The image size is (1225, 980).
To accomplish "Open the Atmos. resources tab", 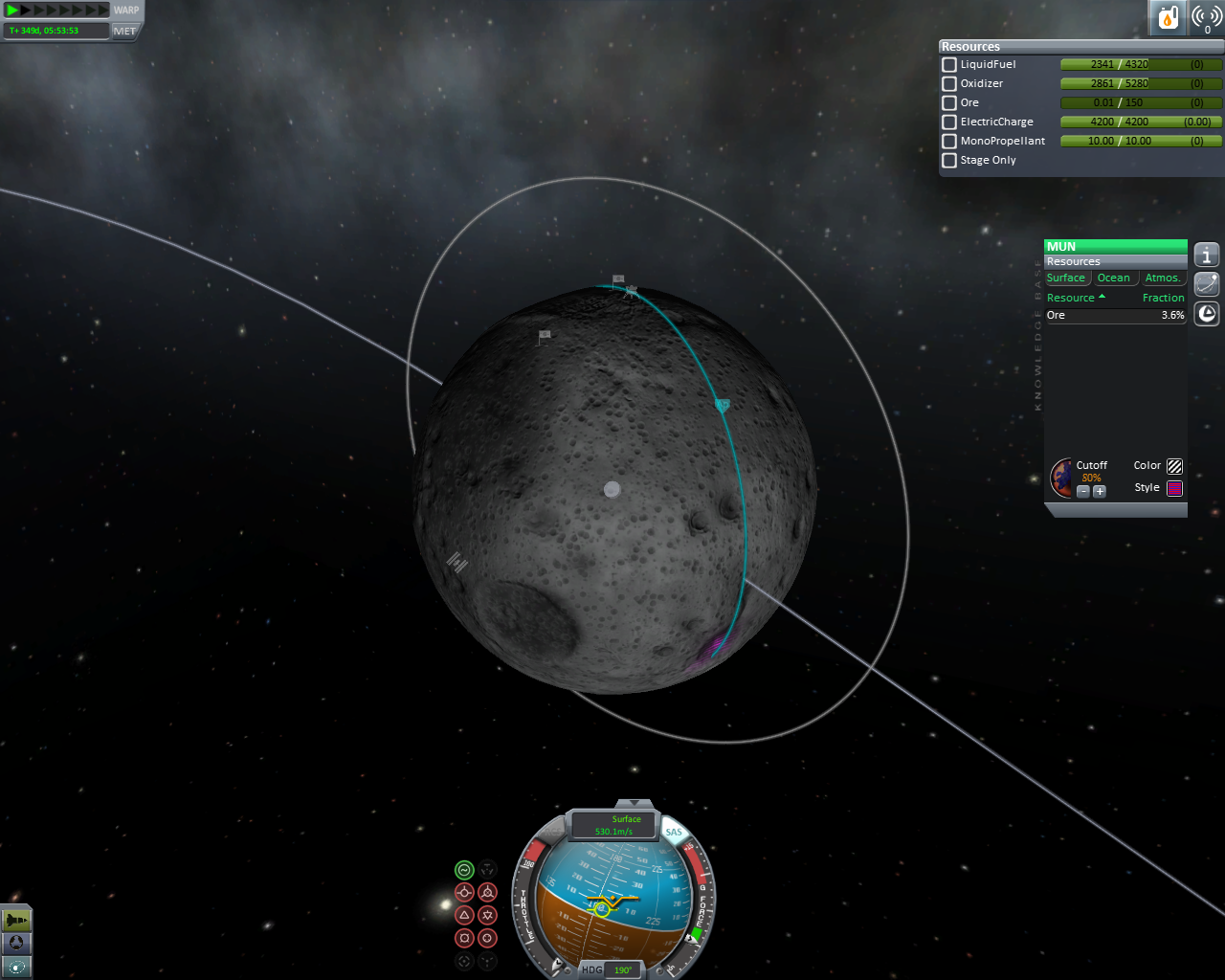I will click(1162, 278).
